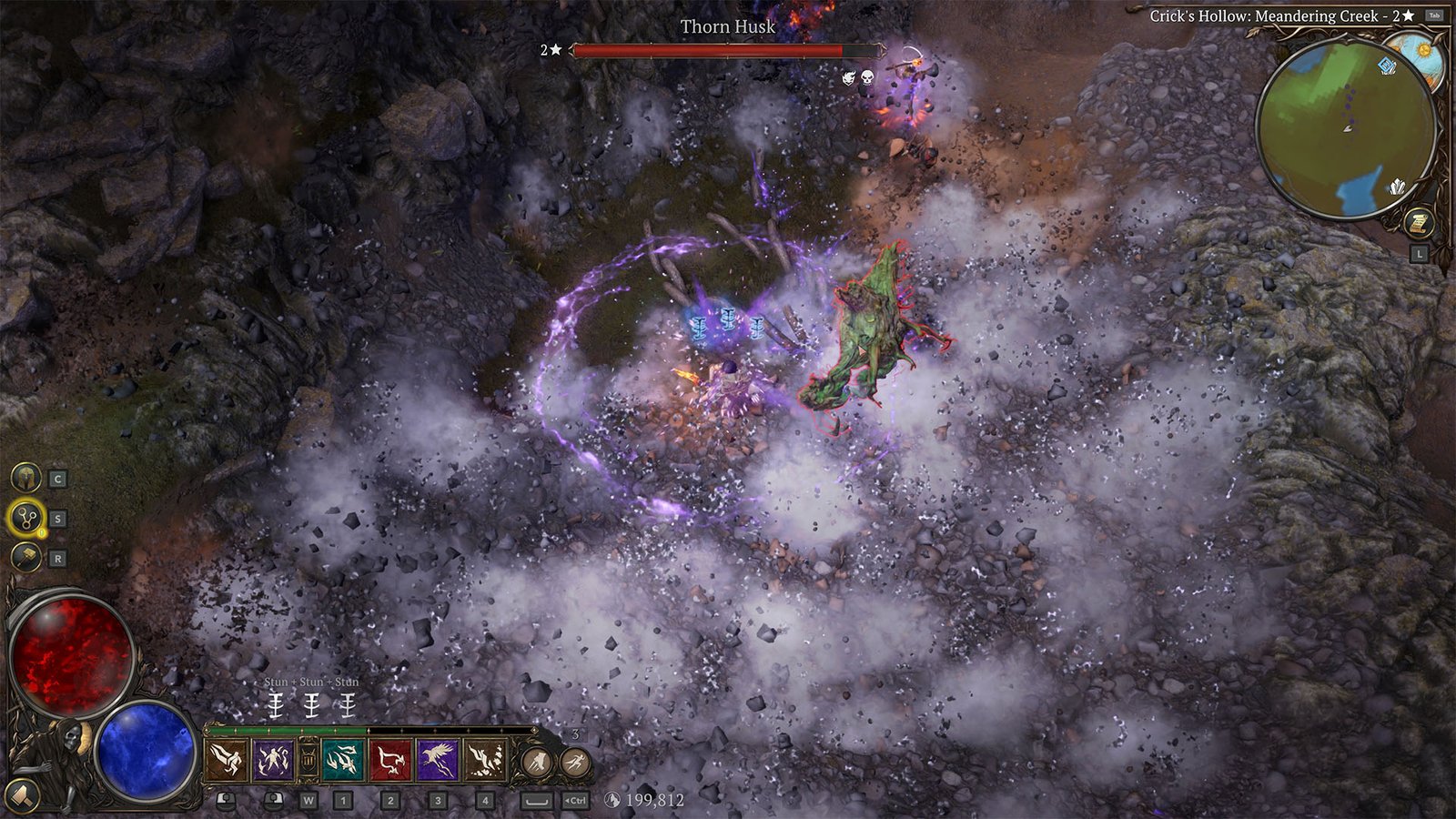Trigger the feather-storm skill bound to 4
The height and width of the screenshot is (819, 1456).
[485, 760]
